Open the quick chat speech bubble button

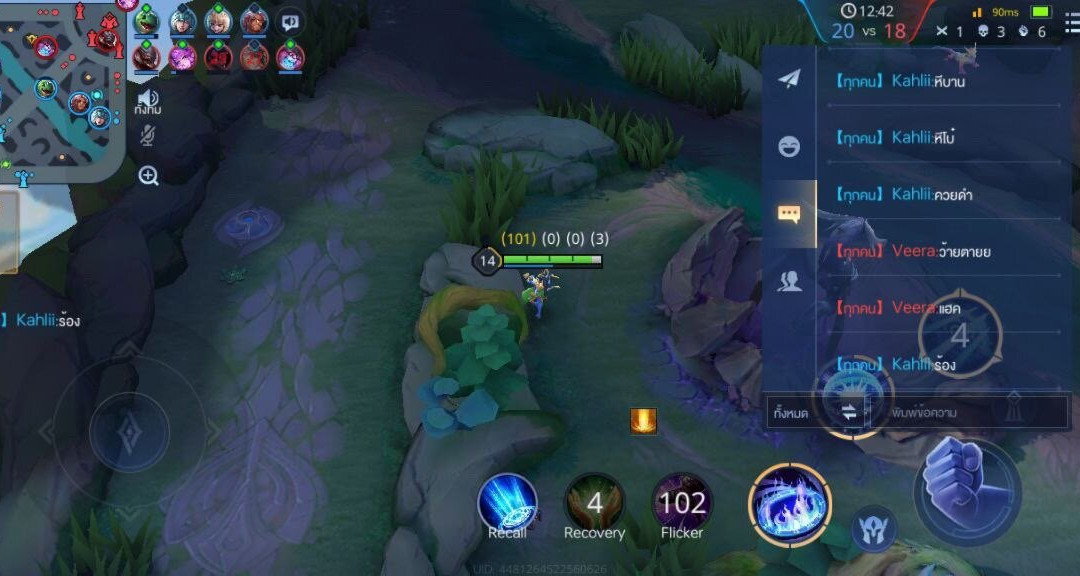291,21
